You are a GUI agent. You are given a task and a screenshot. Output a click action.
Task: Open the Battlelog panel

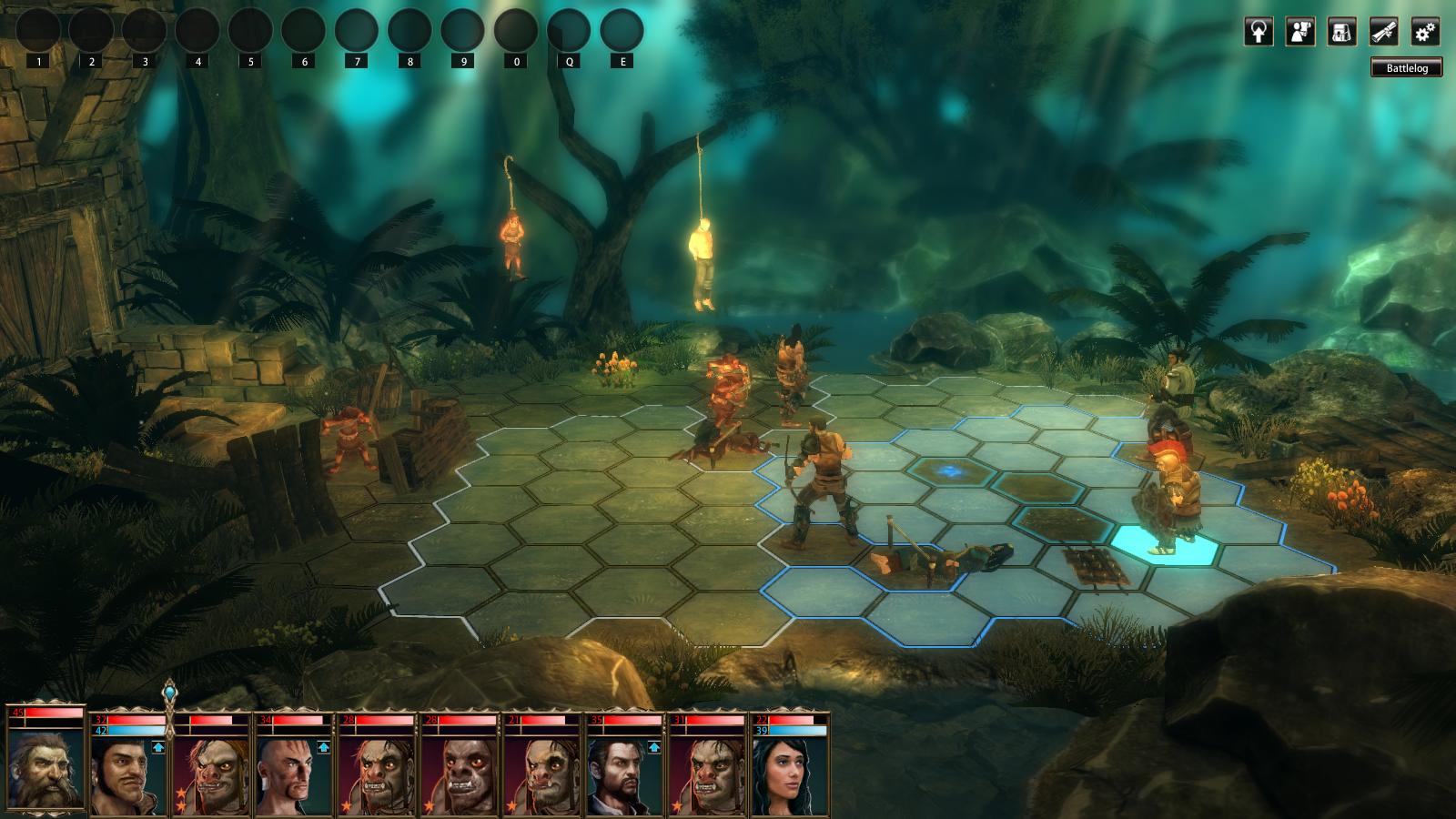click(x=1407, y=68)
